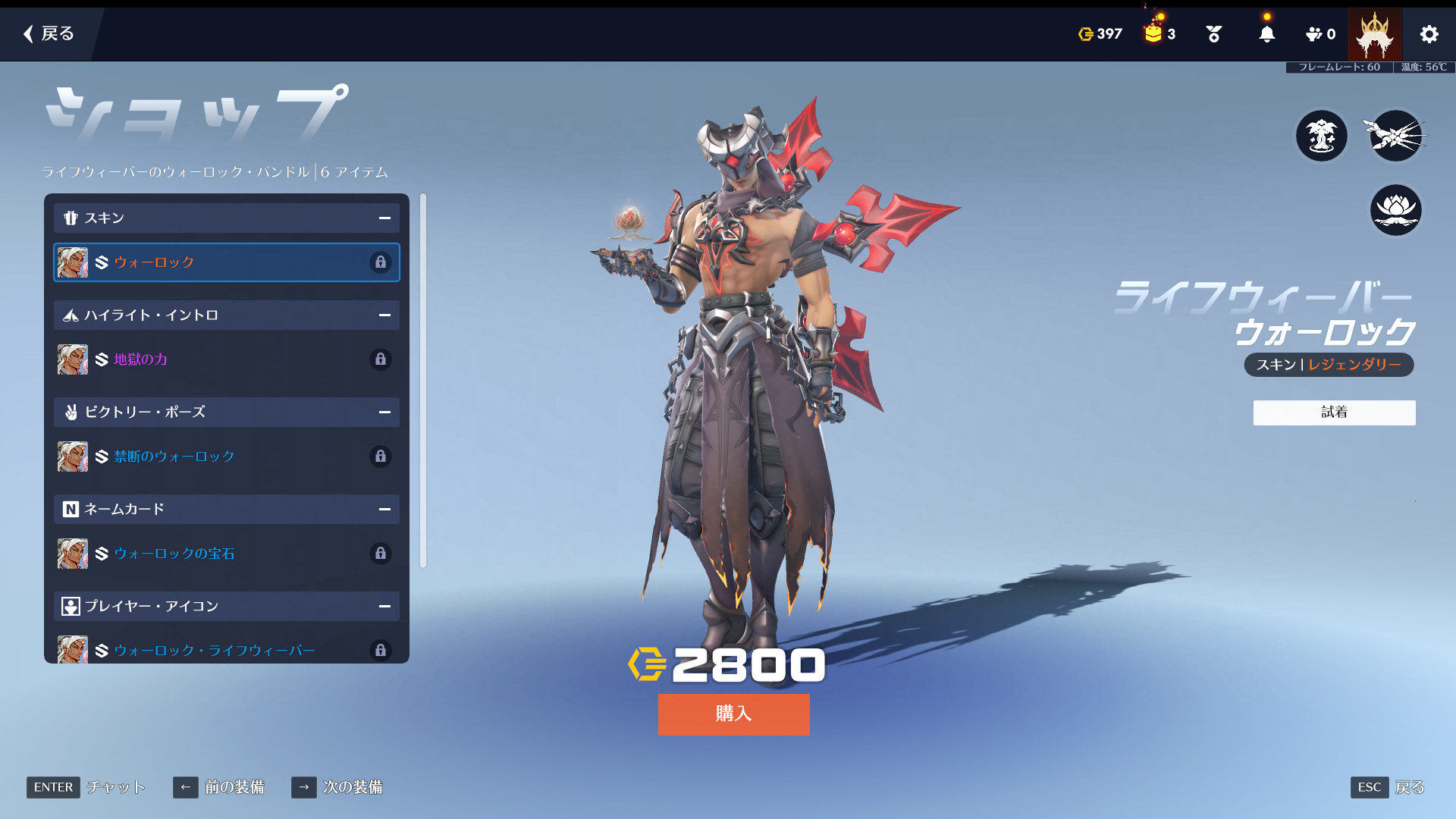Image resolution: width=1456 pixels, height=819 pixels.
Task: Try on the skin with 試着
Action: pos(1334,413)
